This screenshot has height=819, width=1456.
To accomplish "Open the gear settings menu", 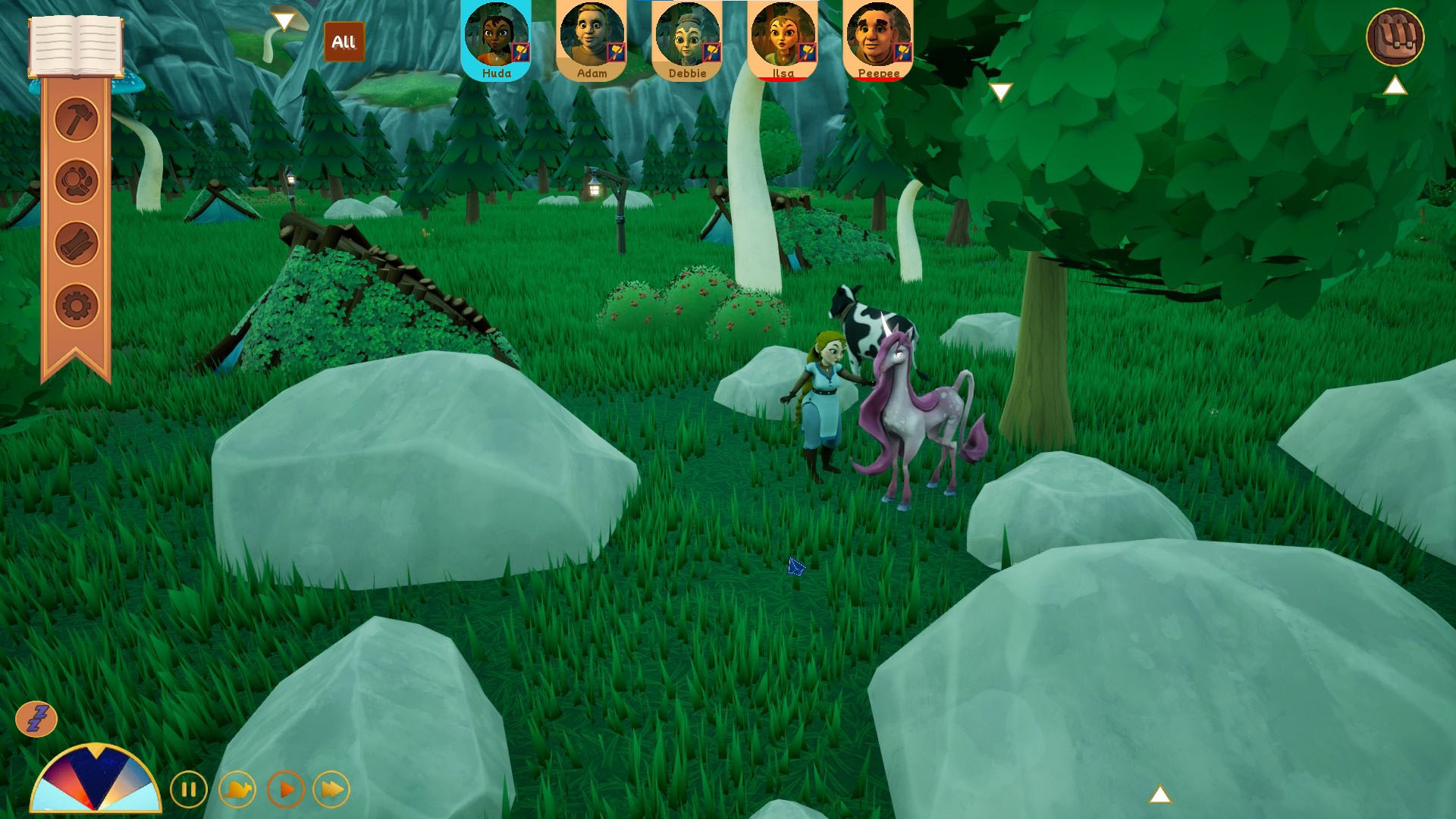I will pos(77,306).
